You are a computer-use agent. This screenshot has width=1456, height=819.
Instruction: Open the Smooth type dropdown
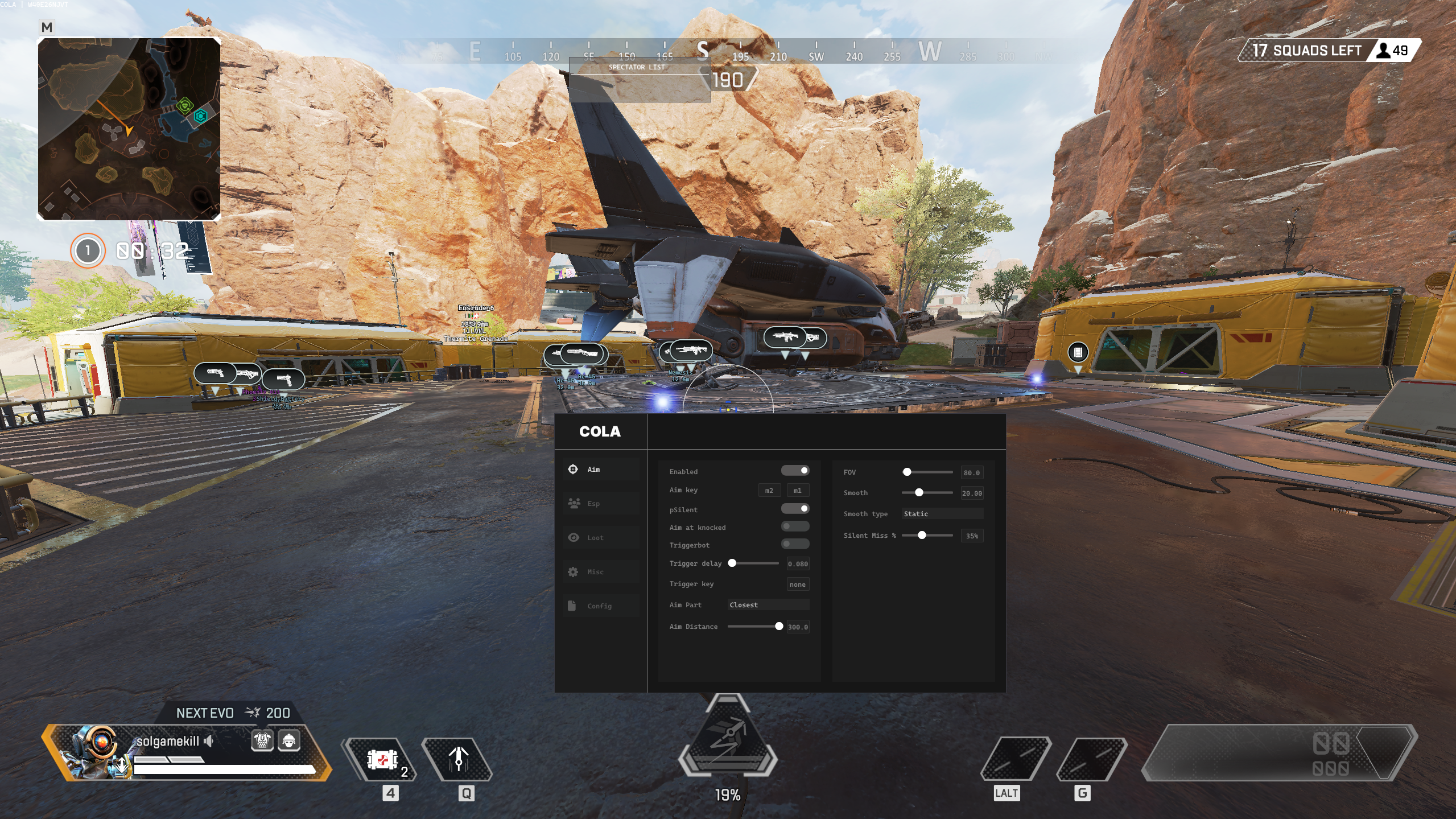pos(942,514)
